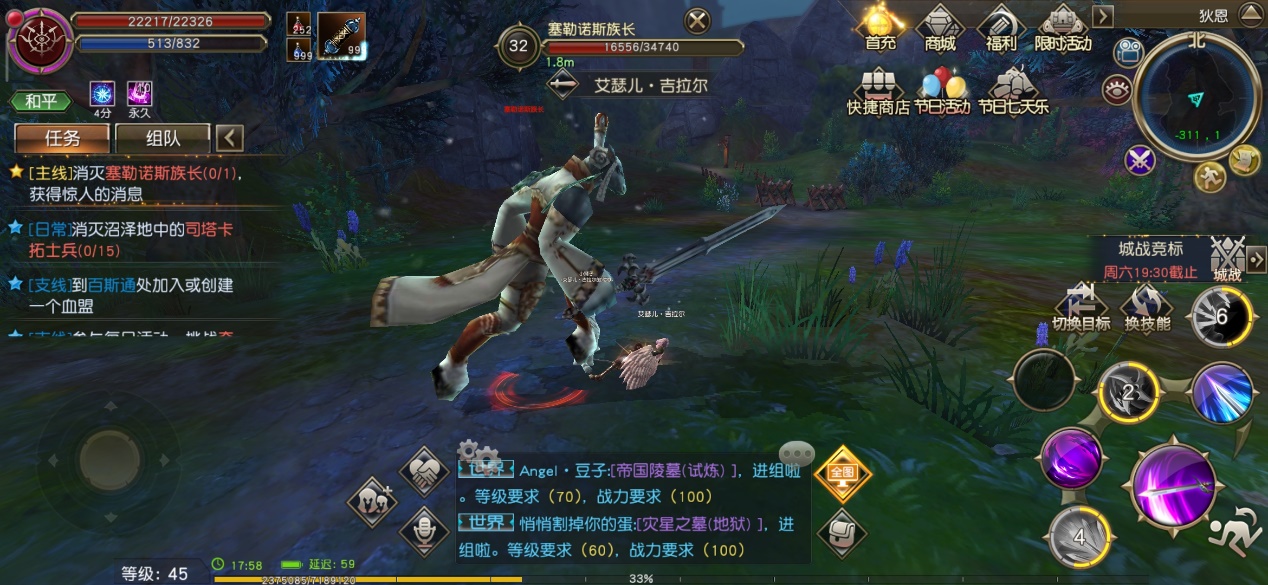Close the target enemy frame
1268x585 pixels.
click(697, 21)
